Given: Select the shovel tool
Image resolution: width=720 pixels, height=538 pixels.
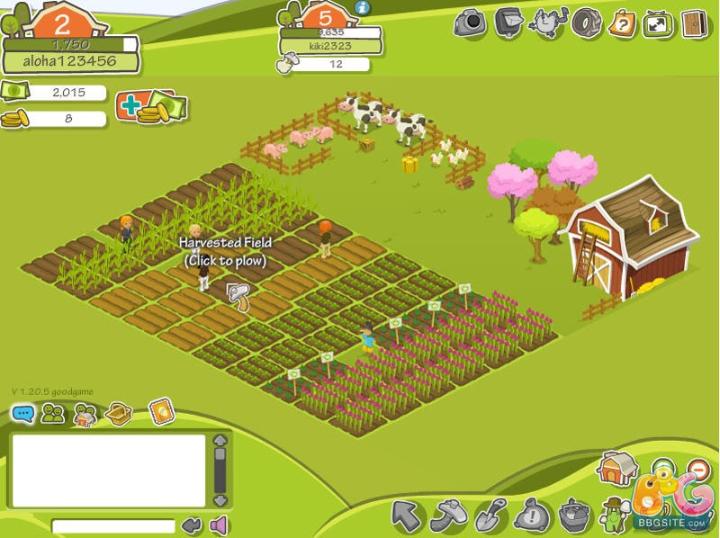Looking at the screenshot, I should (x=490, y=517).
